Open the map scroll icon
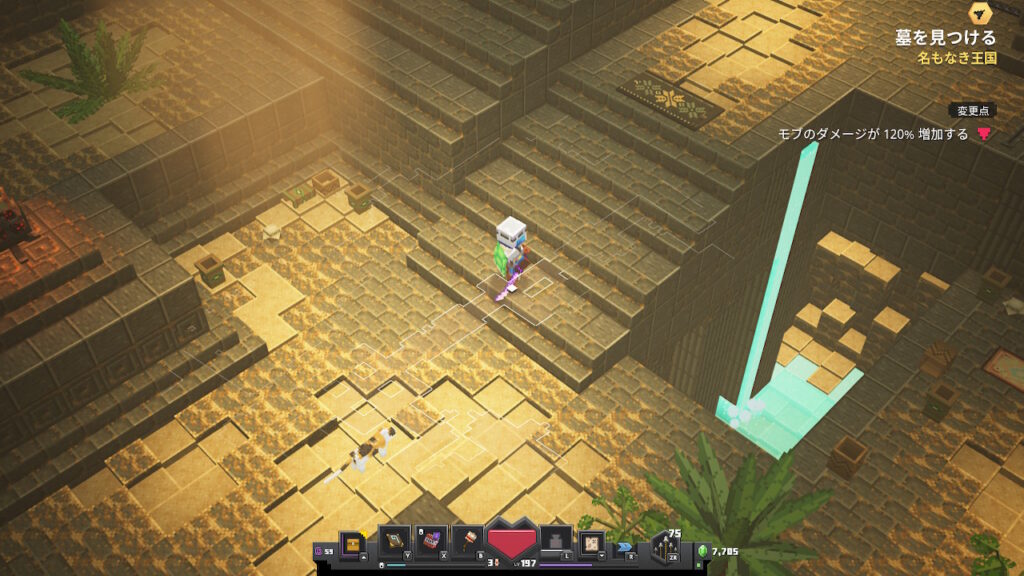Viewport: 1024px width, 576px height. click(x=592, y=542)
